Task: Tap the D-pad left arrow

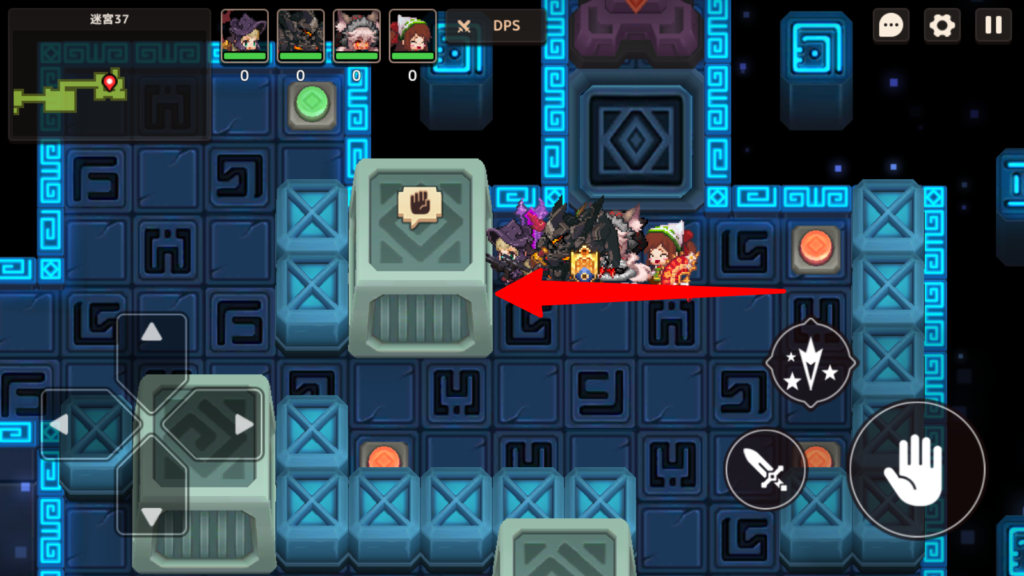Action: [60, 424]
